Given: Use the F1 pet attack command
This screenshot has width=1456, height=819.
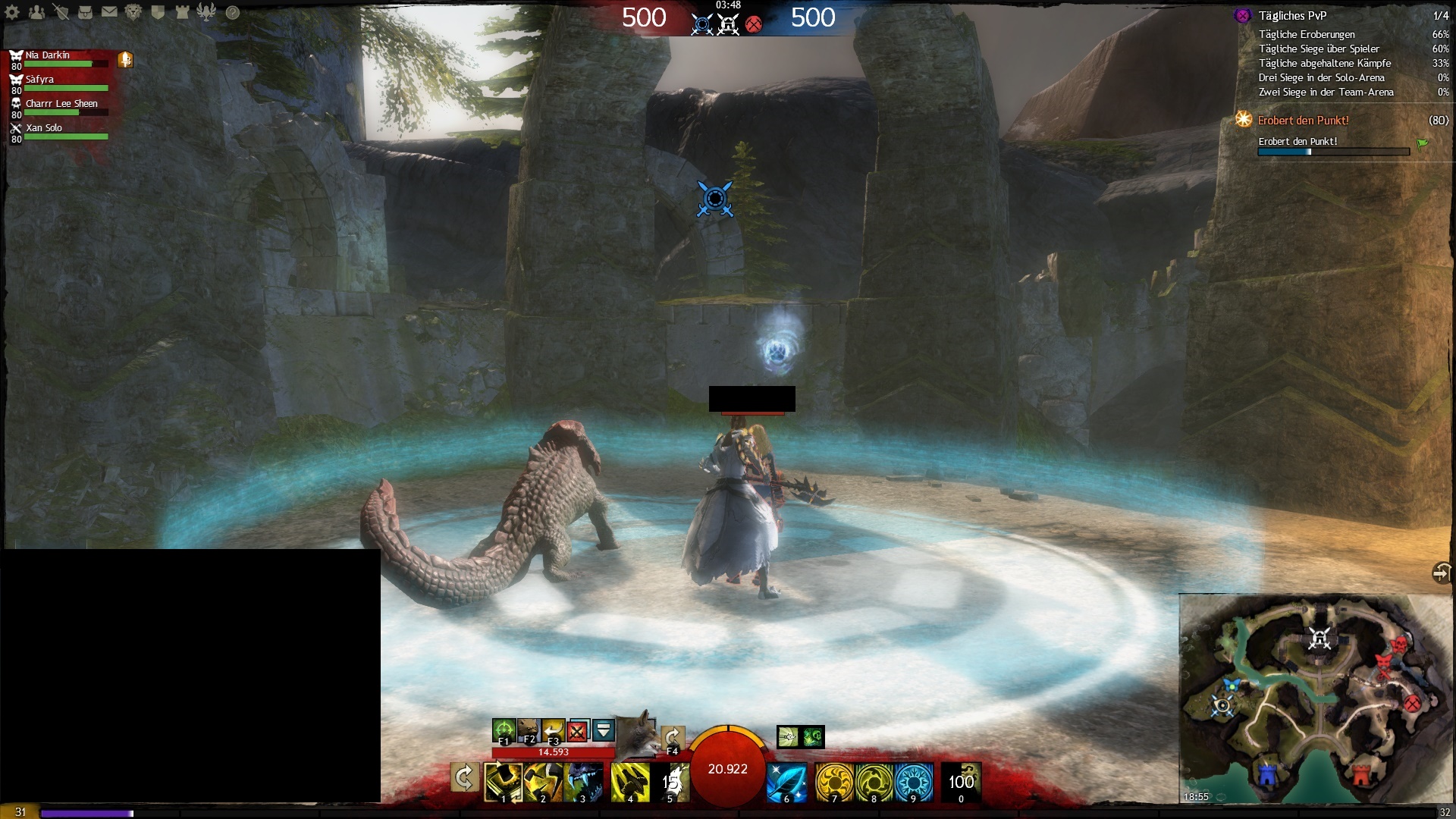Looking at the screenshot, I should click(x=504, y=731).
